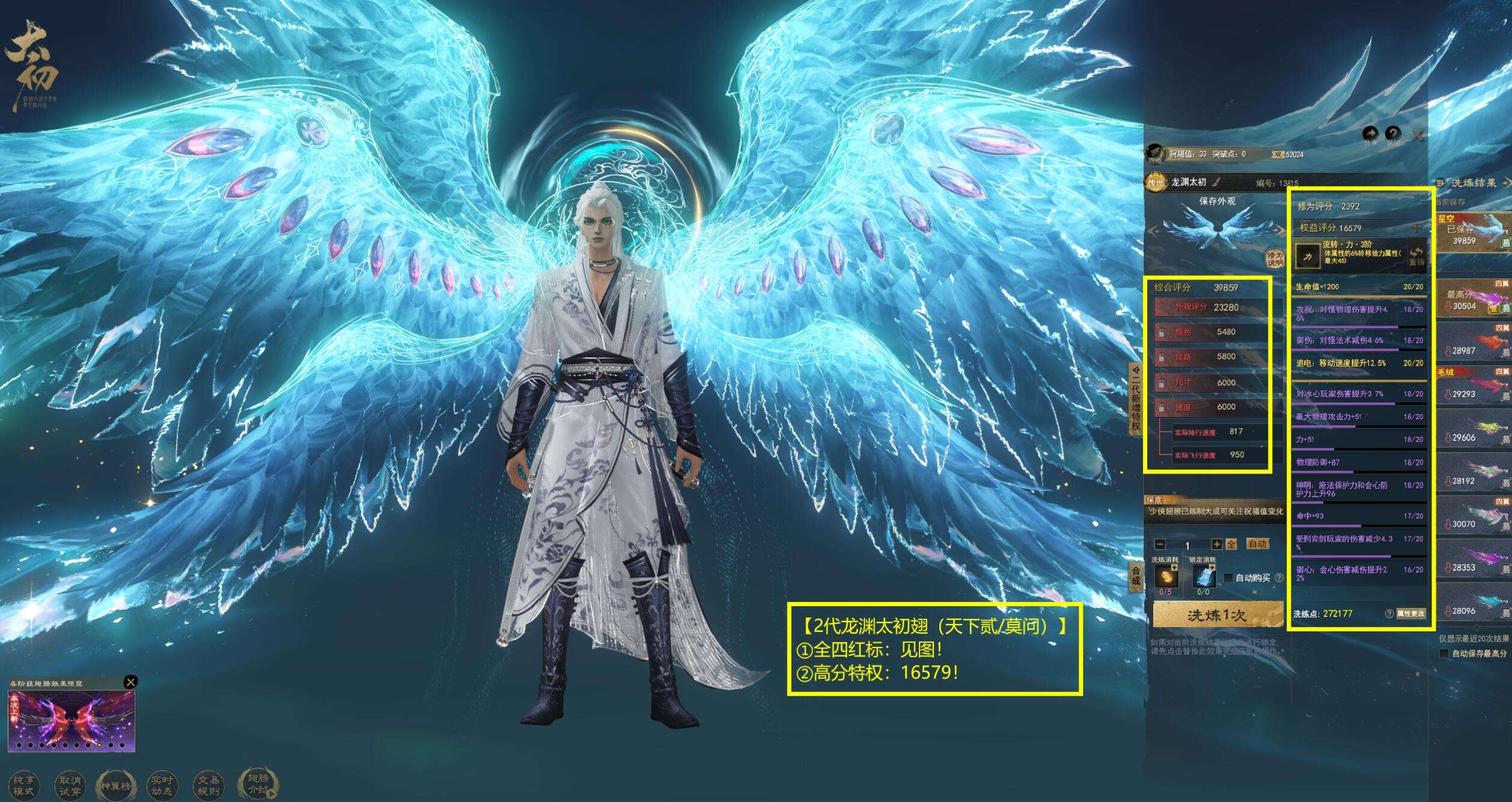
Task: Open the 属性更改 attribute change button
Action: click(1410, 613)
